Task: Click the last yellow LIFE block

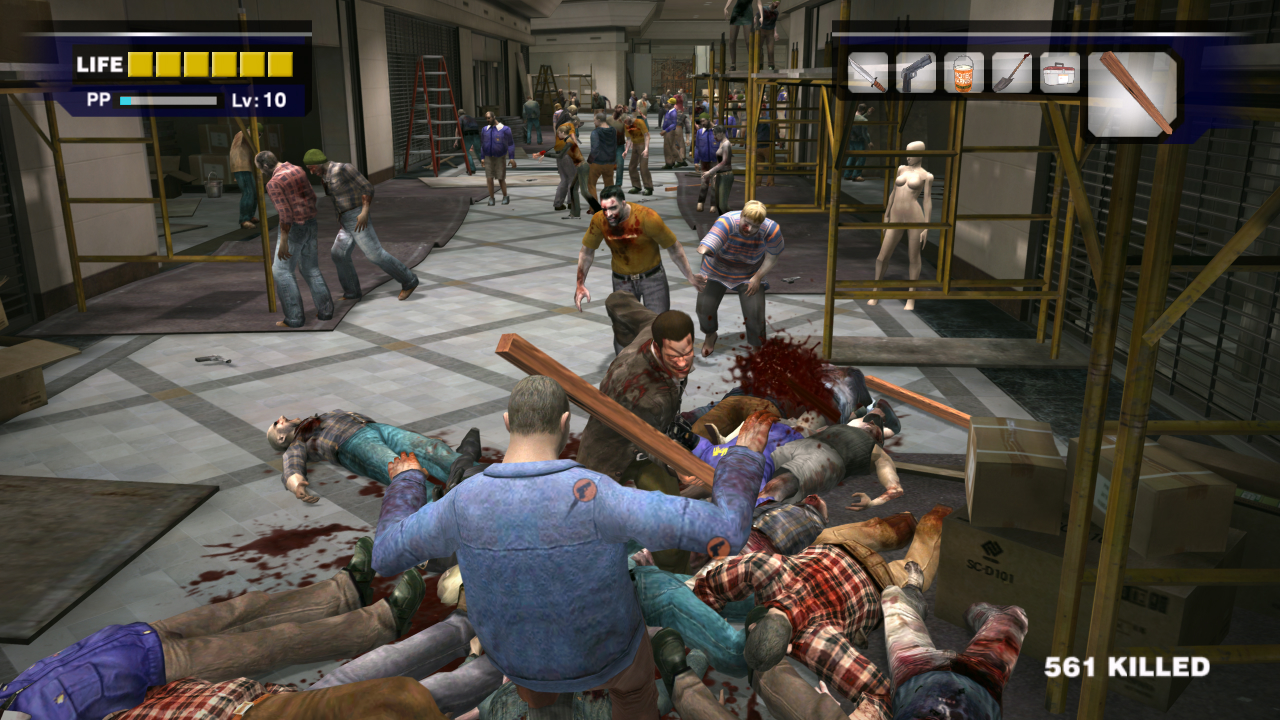Action: 279,64
